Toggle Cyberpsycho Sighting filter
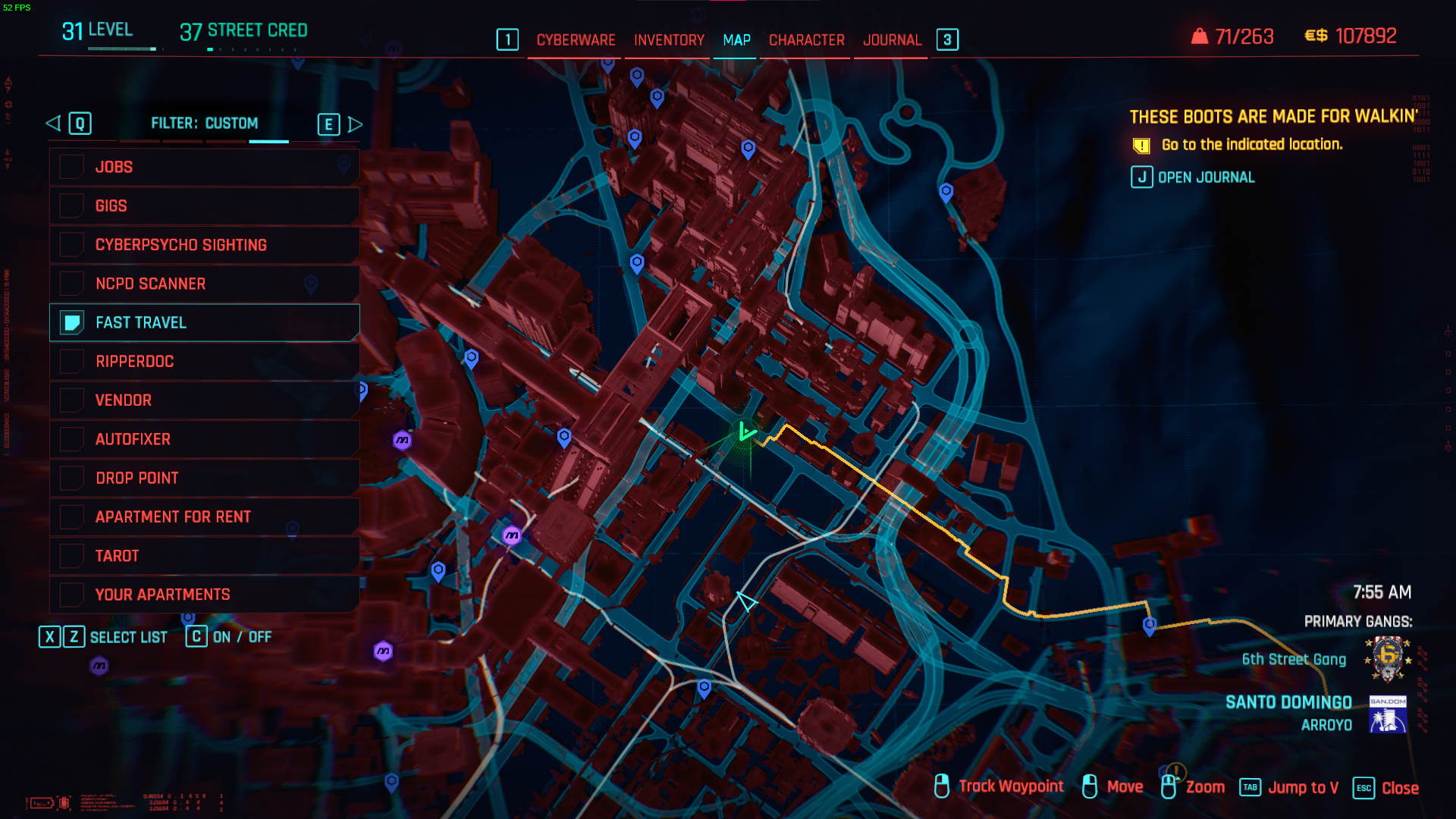This screenshot has height=819, width=1456. point(72,245)
